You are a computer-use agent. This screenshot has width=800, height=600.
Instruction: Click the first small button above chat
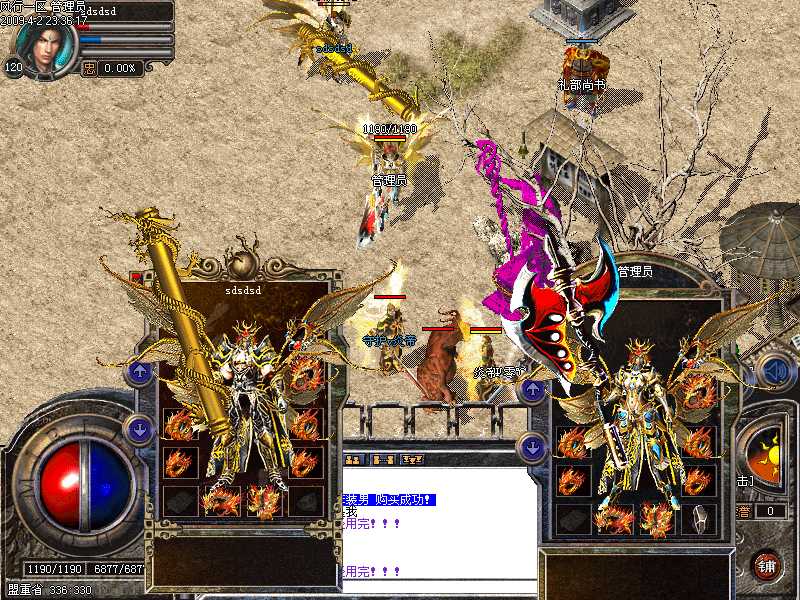click(354, 459)
